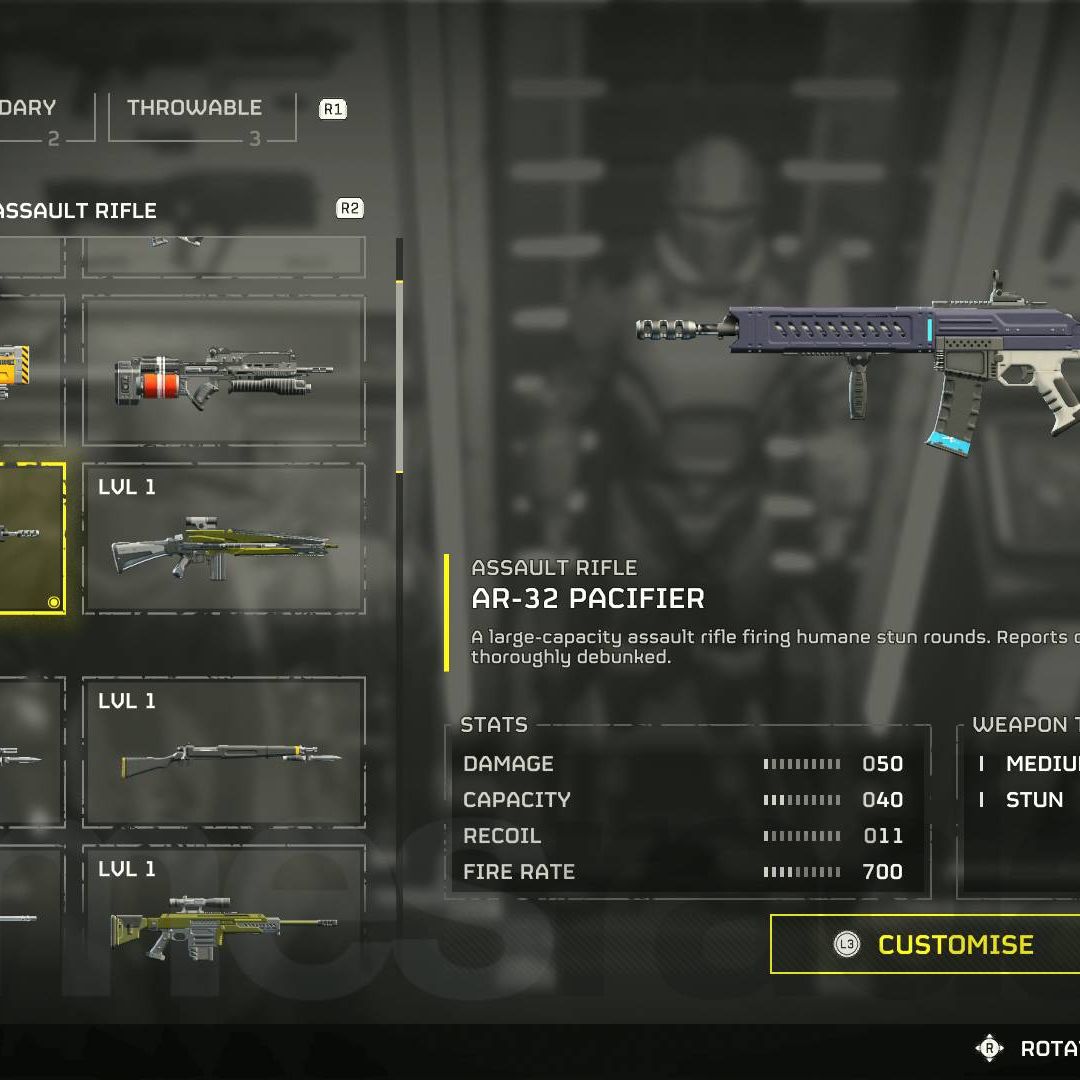Pick the long bayonet rifle tile
Screen dimensions: 1080x1080
(x=223, y=753)
